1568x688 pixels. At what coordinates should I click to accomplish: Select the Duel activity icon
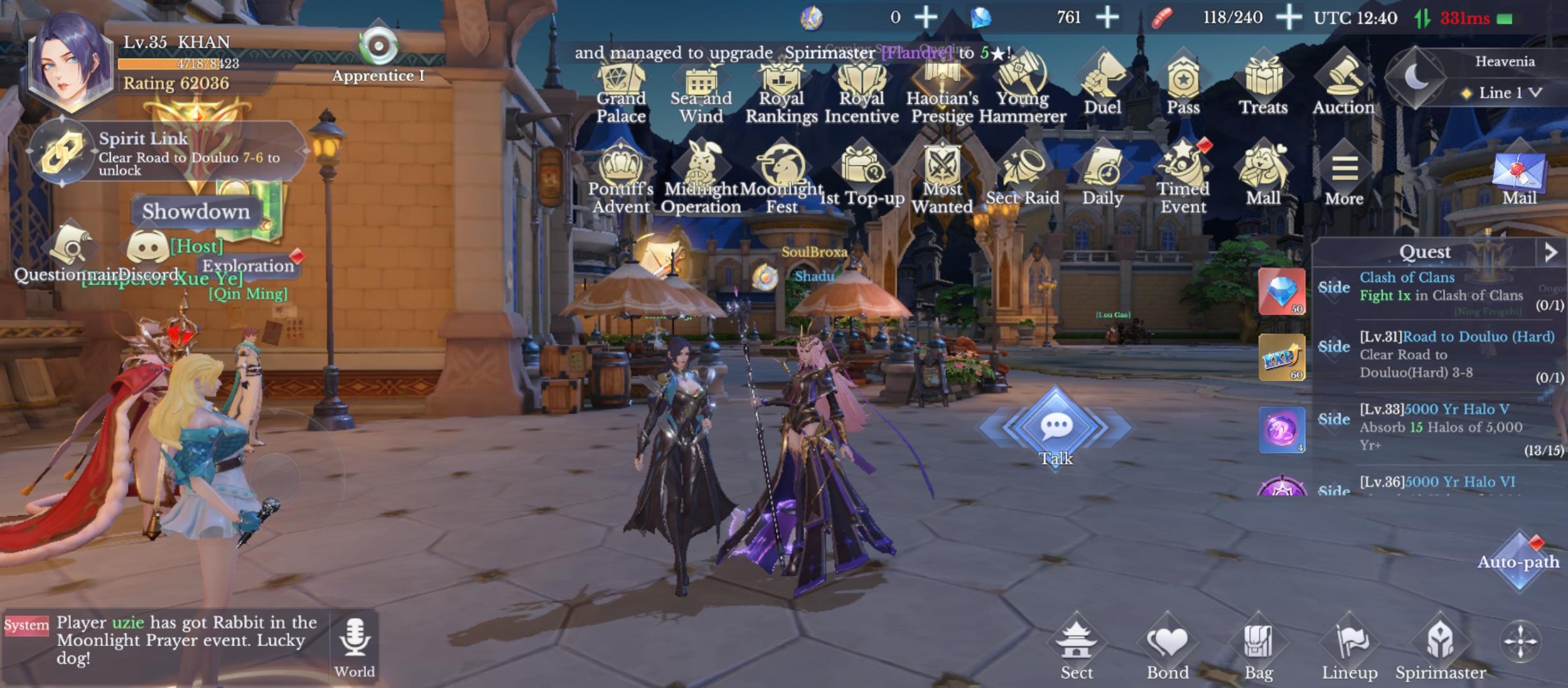(x=1103, y=80)
